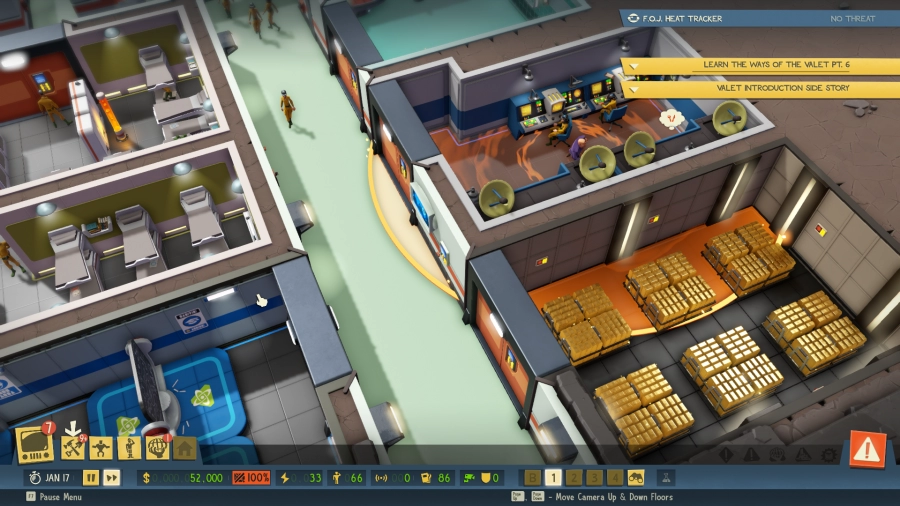Expand Learn the Ways of the Valet Pt. 6
900x506 pixels.
coord(761,65)
